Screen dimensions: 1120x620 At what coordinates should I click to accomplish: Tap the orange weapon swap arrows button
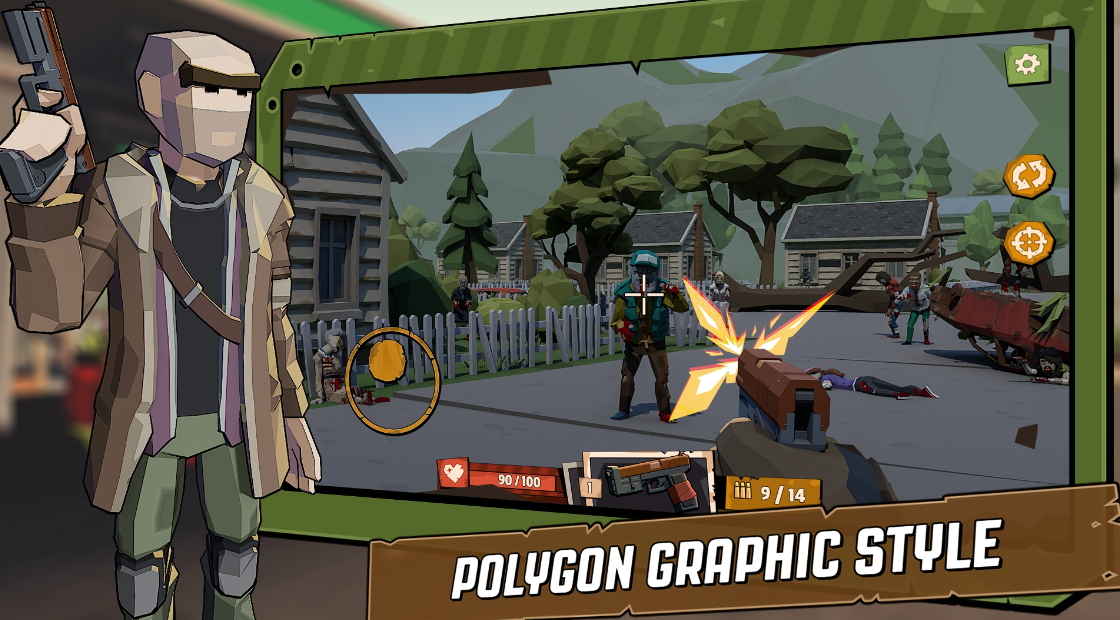[1028, 177]
